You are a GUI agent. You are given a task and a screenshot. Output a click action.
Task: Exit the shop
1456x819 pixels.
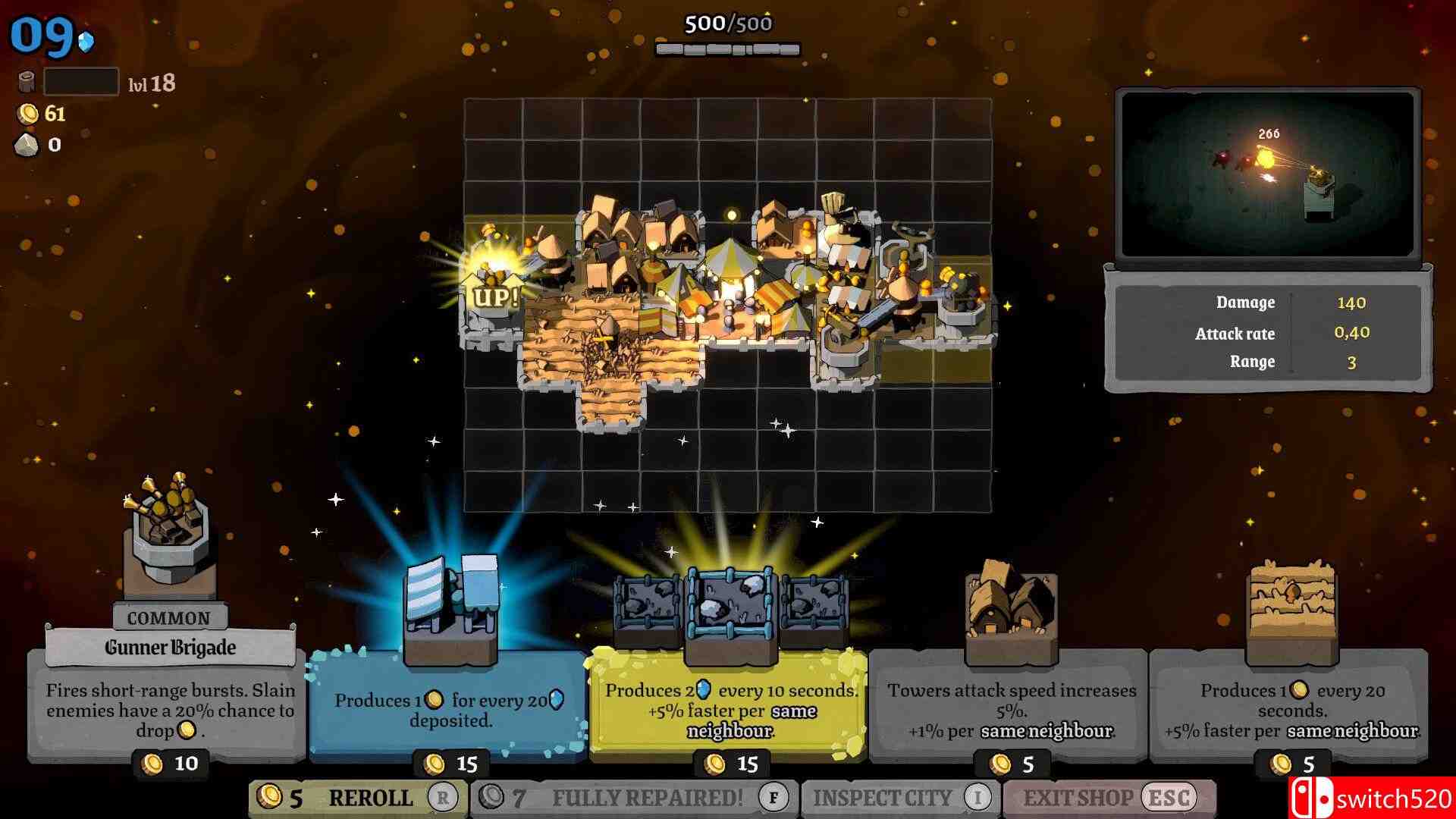tap(1109, 798)
